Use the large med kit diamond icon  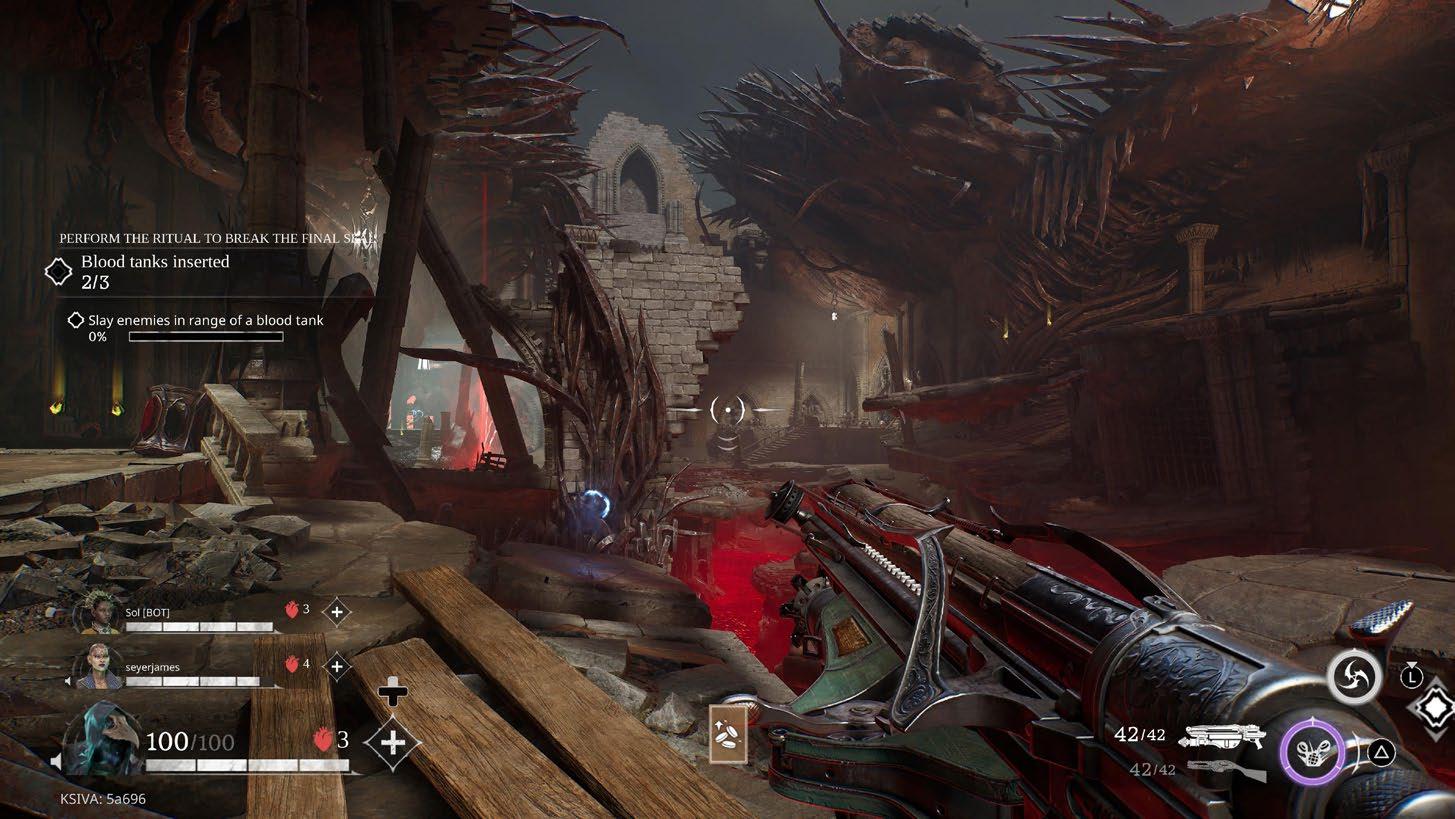pyautogui.click(x=393, y=742)
